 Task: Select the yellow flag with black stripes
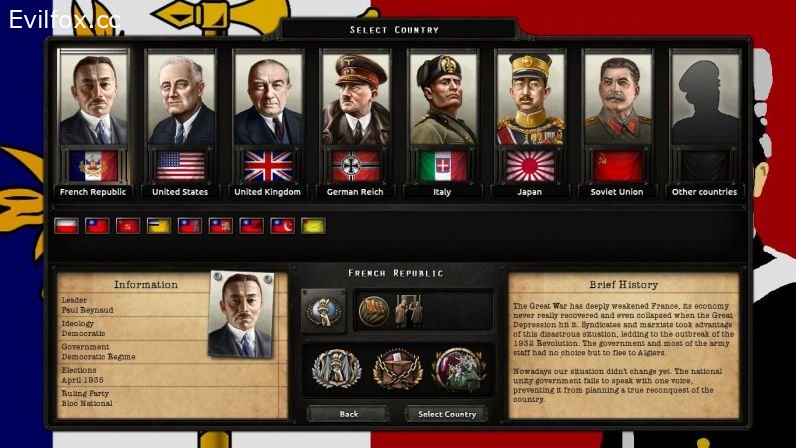159,226
